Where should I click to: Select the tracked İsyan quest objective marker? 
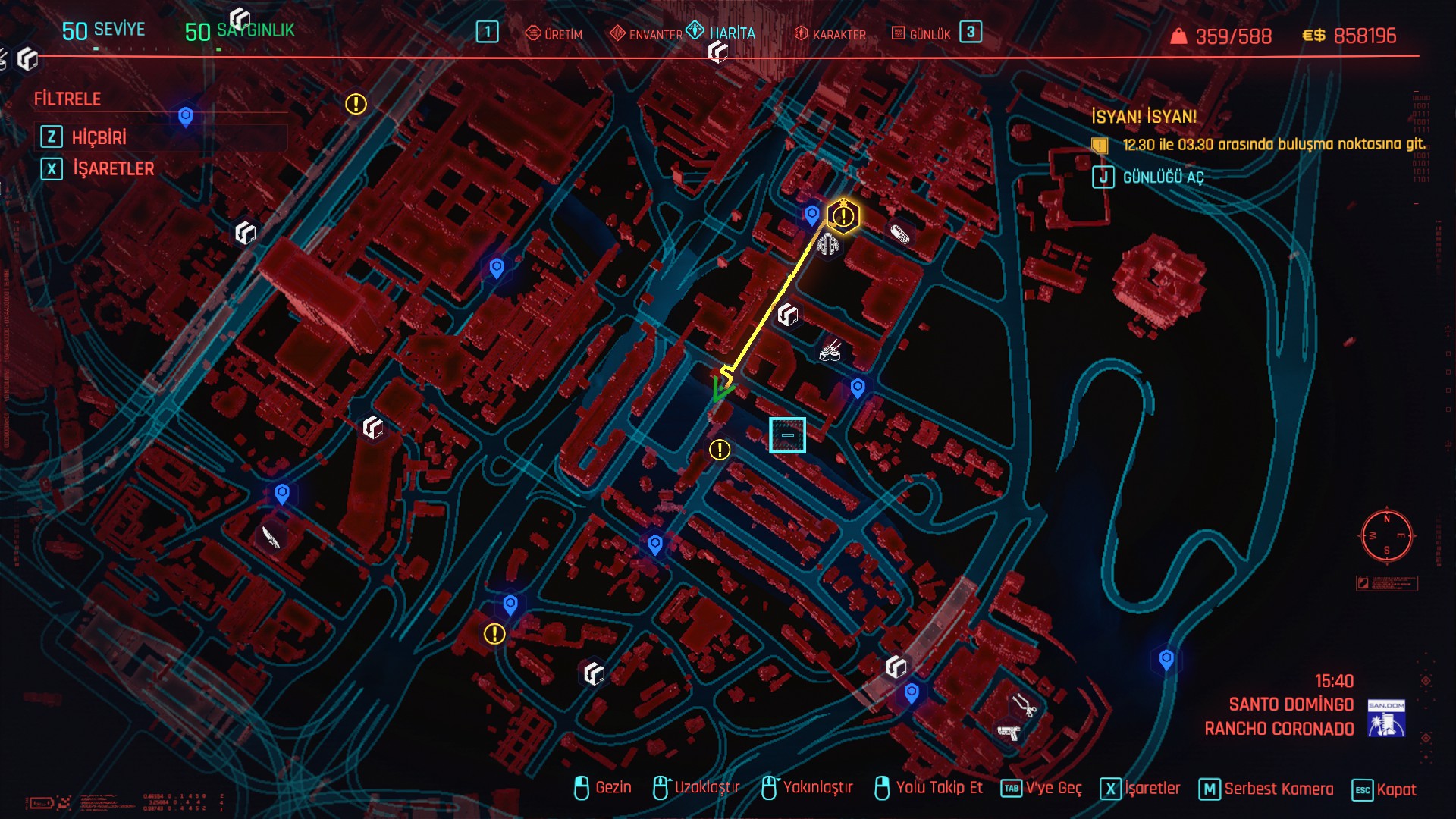click(843, 217)
